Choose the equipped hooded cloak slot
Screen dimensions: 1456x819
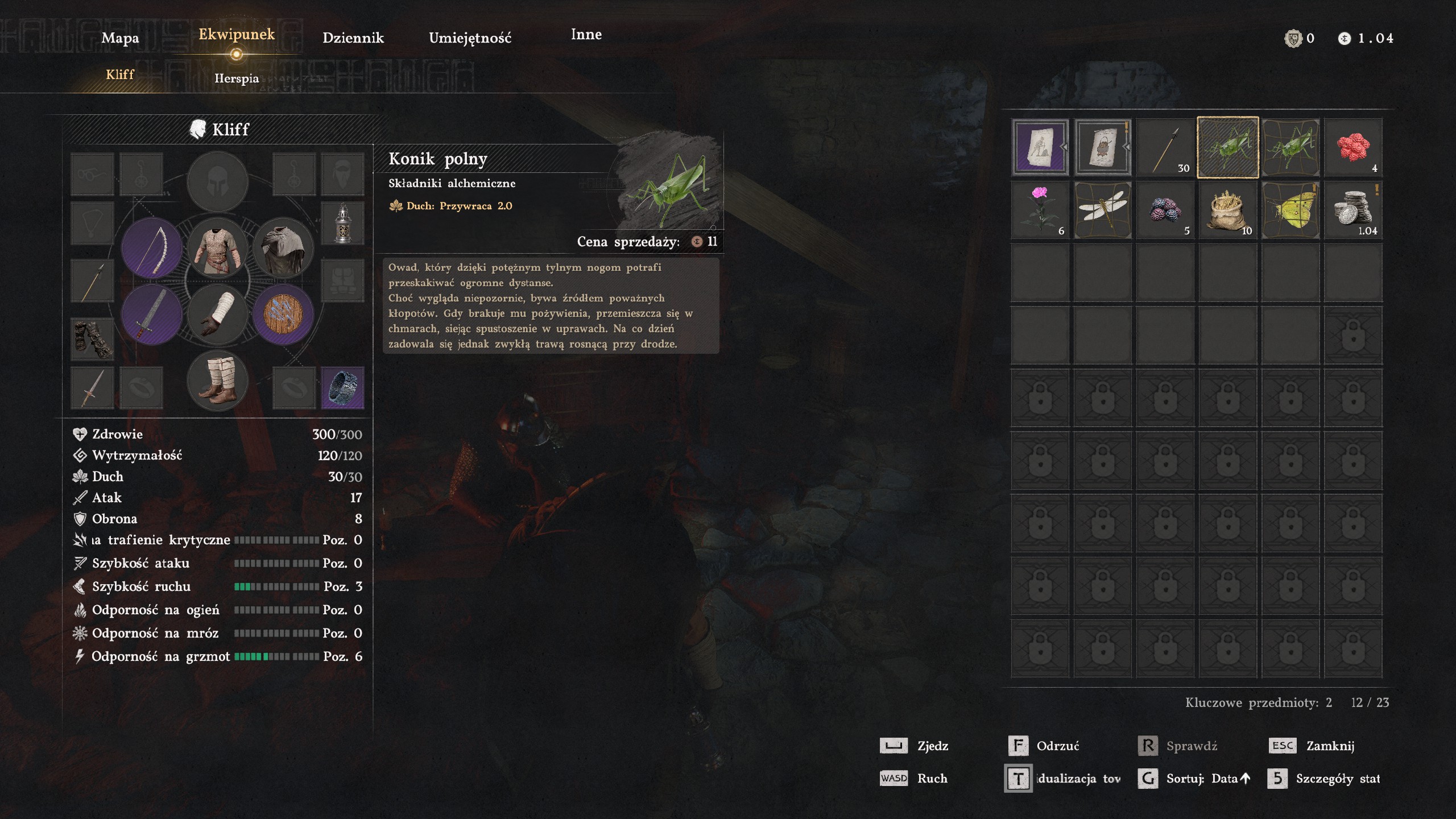283,248
